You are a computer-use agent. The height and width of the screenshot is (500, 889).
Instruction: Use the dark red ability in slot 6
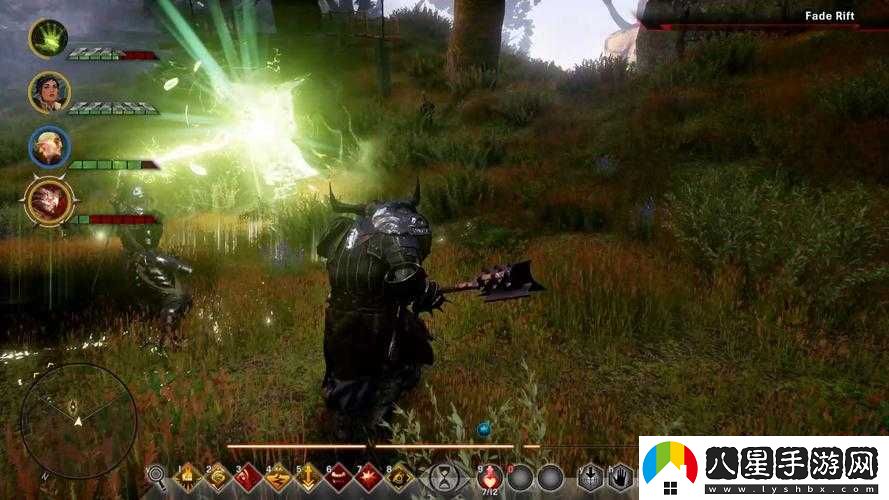339,477
